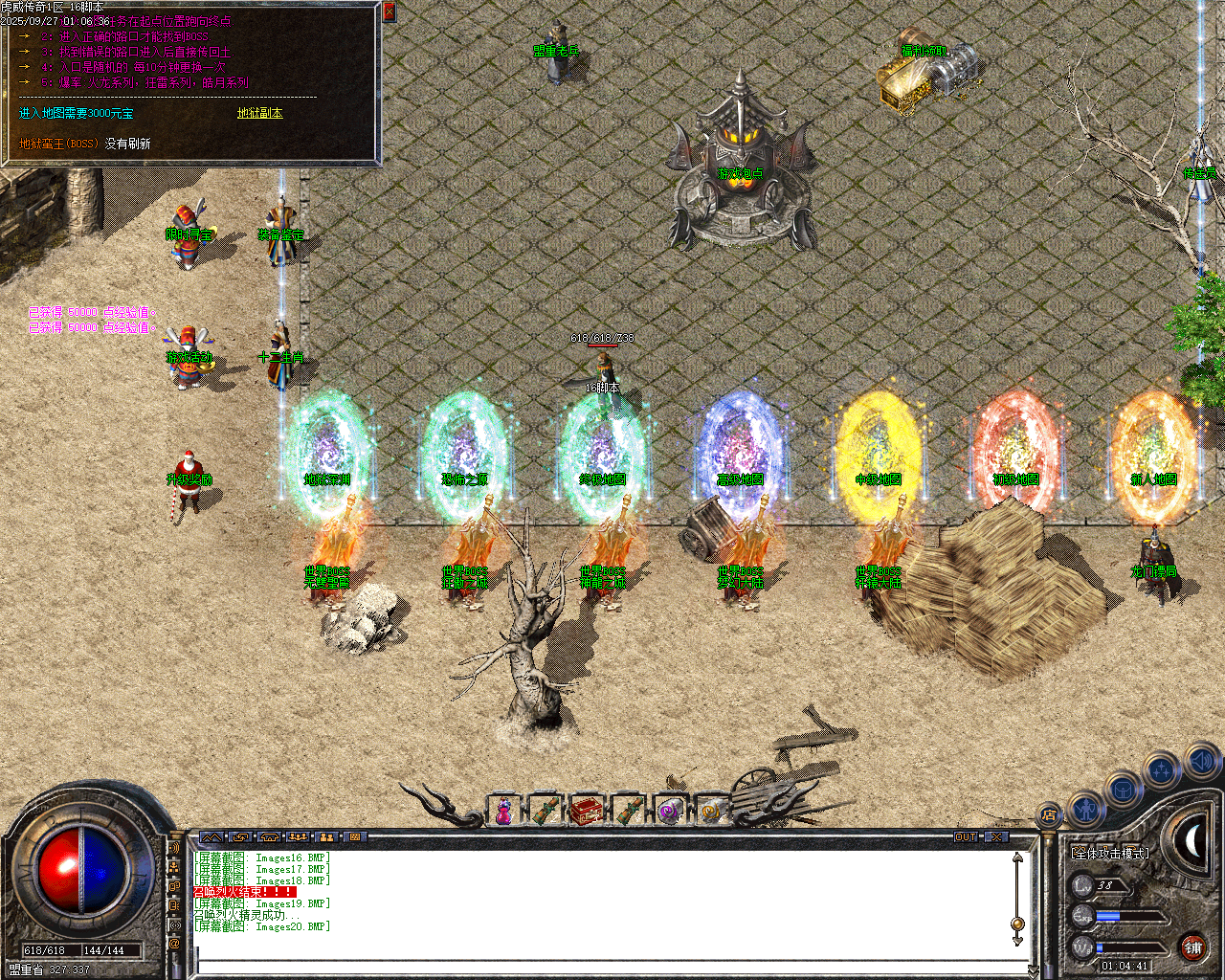Expand chat window with the double-arrow icon
This screenshot has width=1225, height=980.
pyautogui.click(x=212, y=837)
